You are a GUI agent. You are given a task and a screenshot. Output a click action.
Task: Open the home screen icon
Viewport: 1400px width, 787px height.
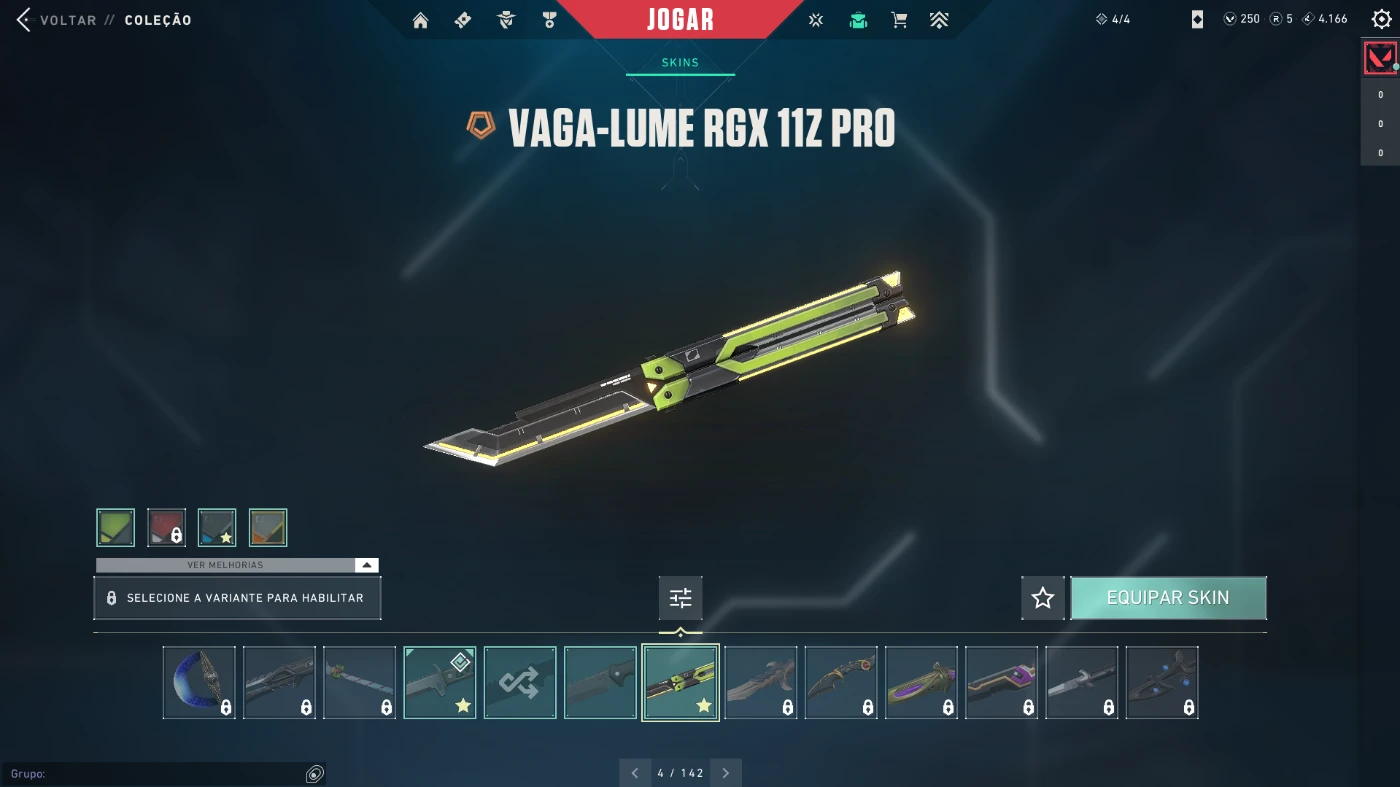[420, 20]
